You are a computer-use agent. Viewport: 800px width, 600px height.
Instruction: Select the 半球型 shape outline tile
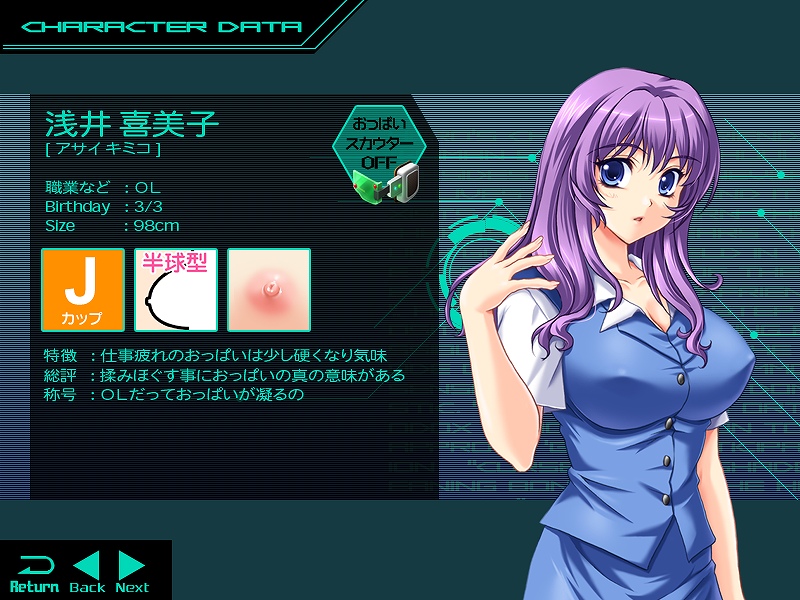tap(176, 290)
